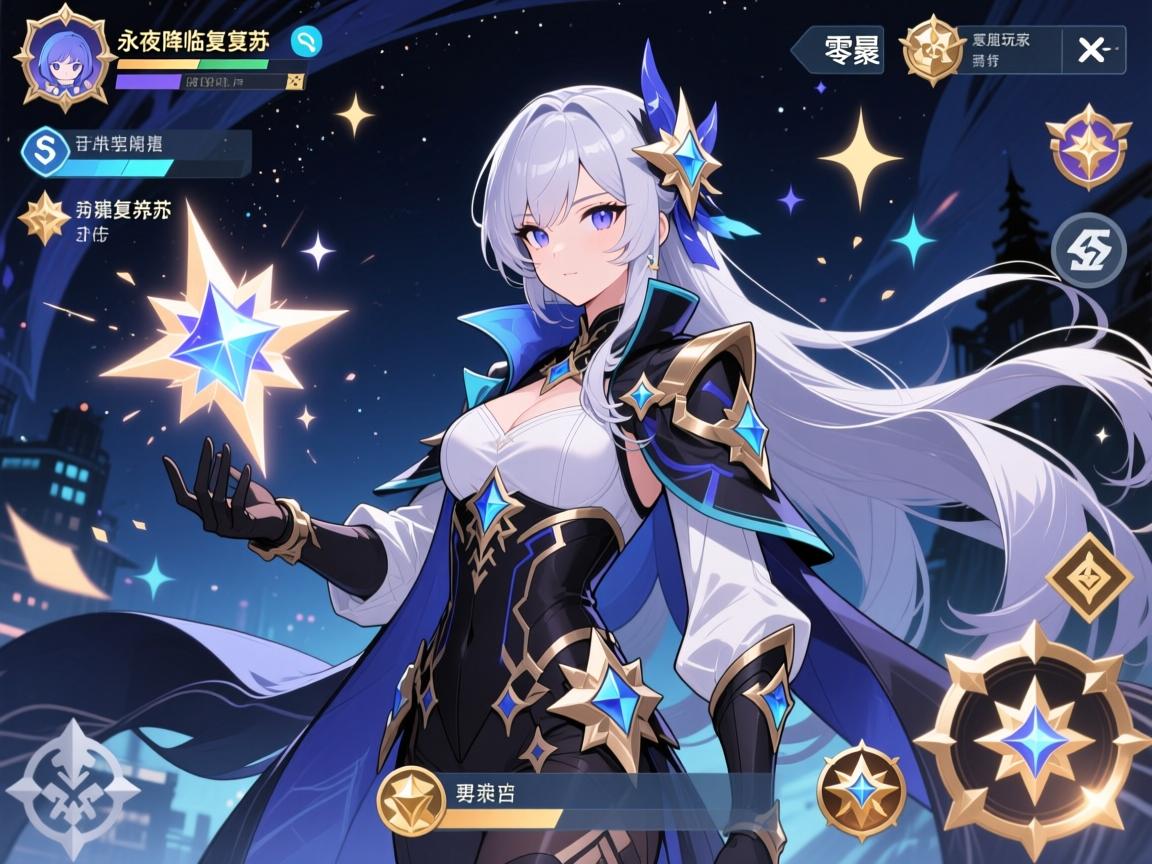Click the gold star button on the bottom bar
Screen dimensions: 1152x864
[411, 799]
